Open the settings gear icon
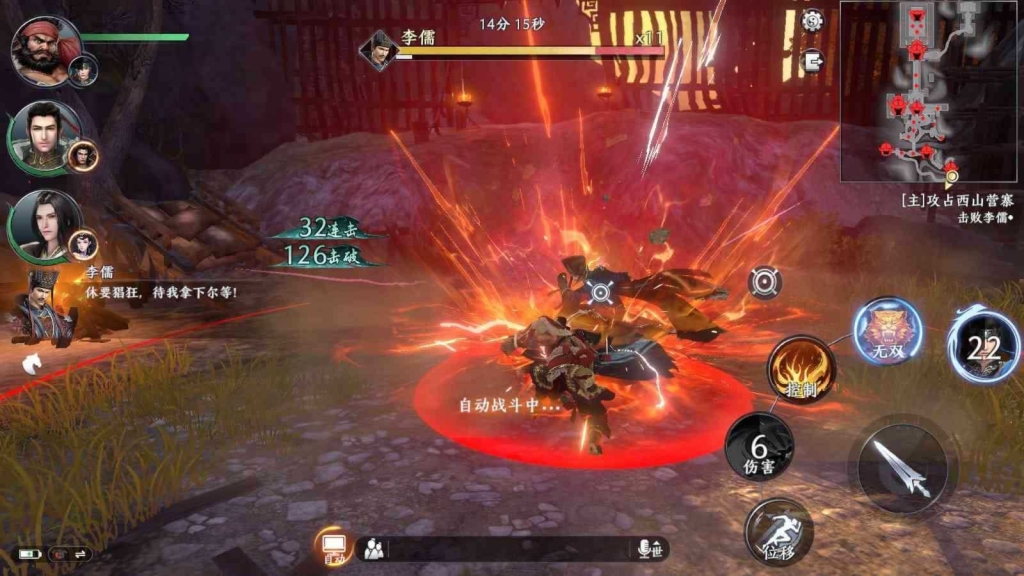1024x576 pixels. [x=812, y=20]
